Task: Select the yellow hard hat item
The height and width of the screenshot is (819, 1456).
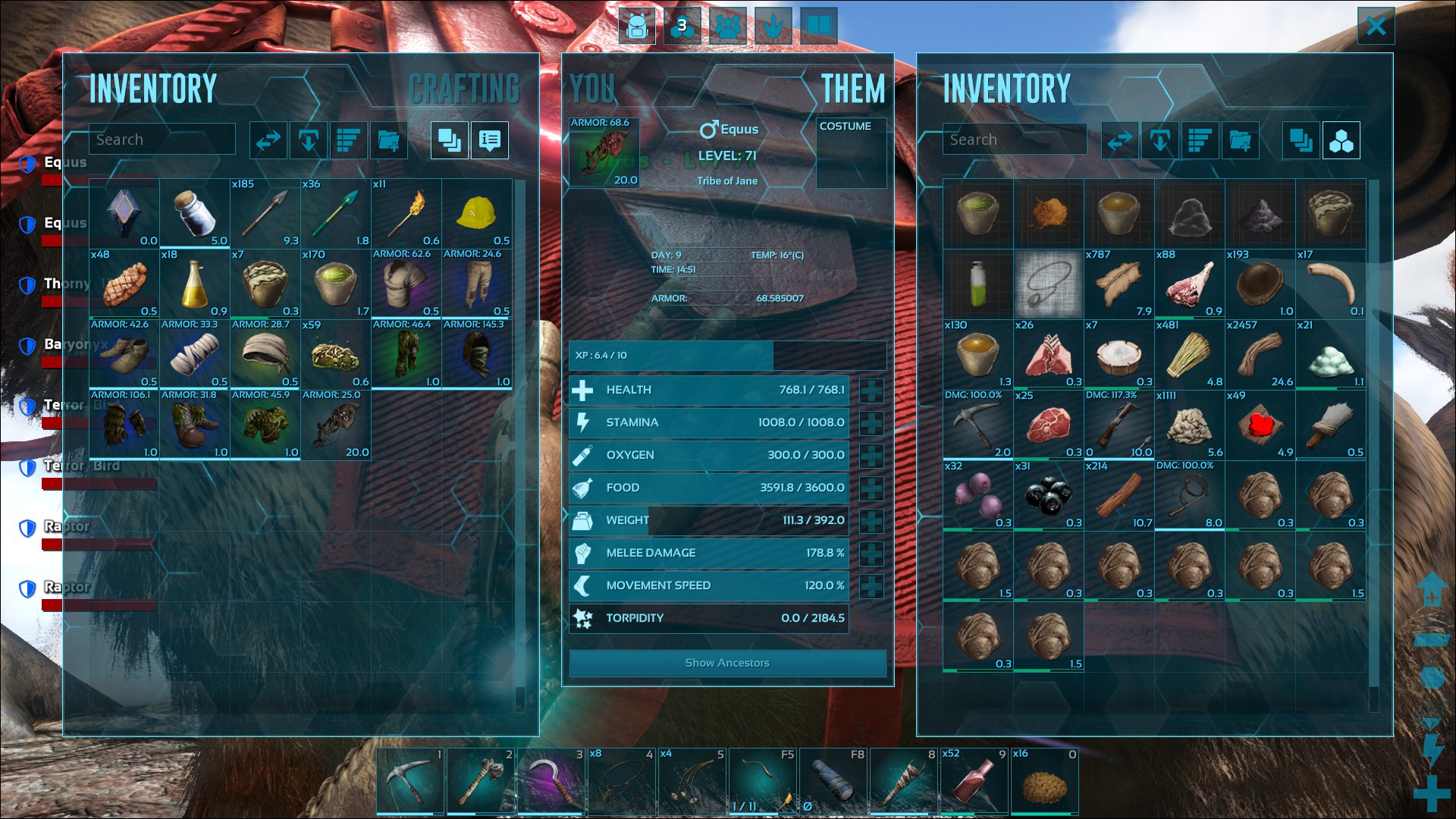Action: click(476, 214)
